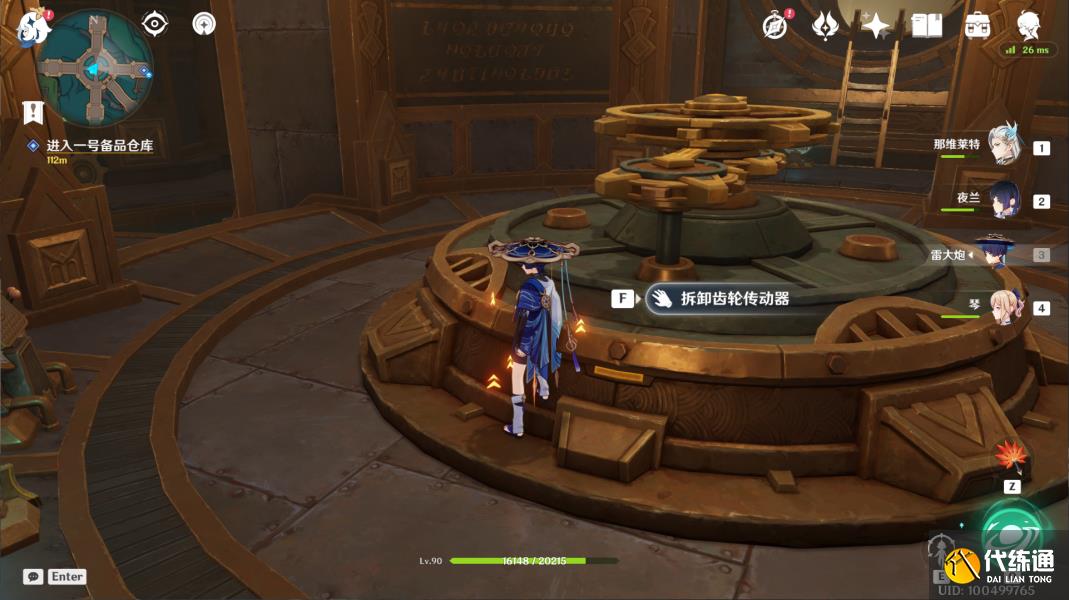The image size is (1069, 600).
Task: Switch to party member 那维莱特
Action: tap(1003, 146)
